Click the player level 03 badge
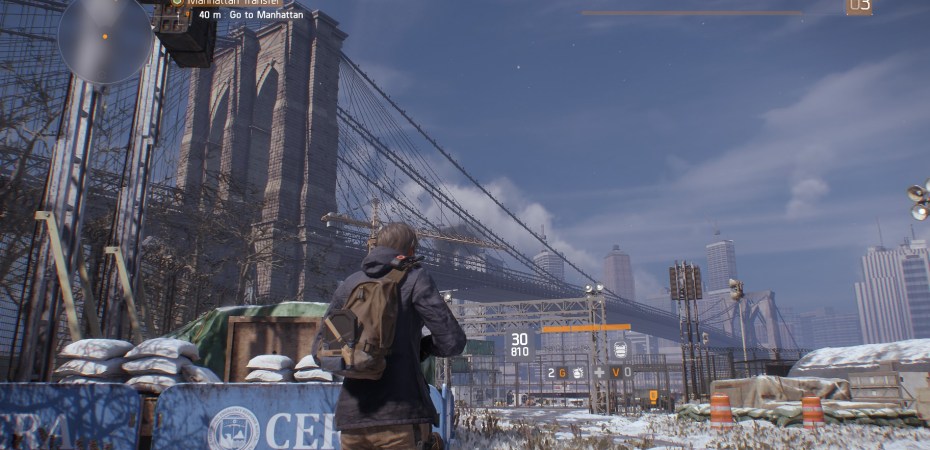The width and height of the screenshot is (930, 450). coord(858,6)
